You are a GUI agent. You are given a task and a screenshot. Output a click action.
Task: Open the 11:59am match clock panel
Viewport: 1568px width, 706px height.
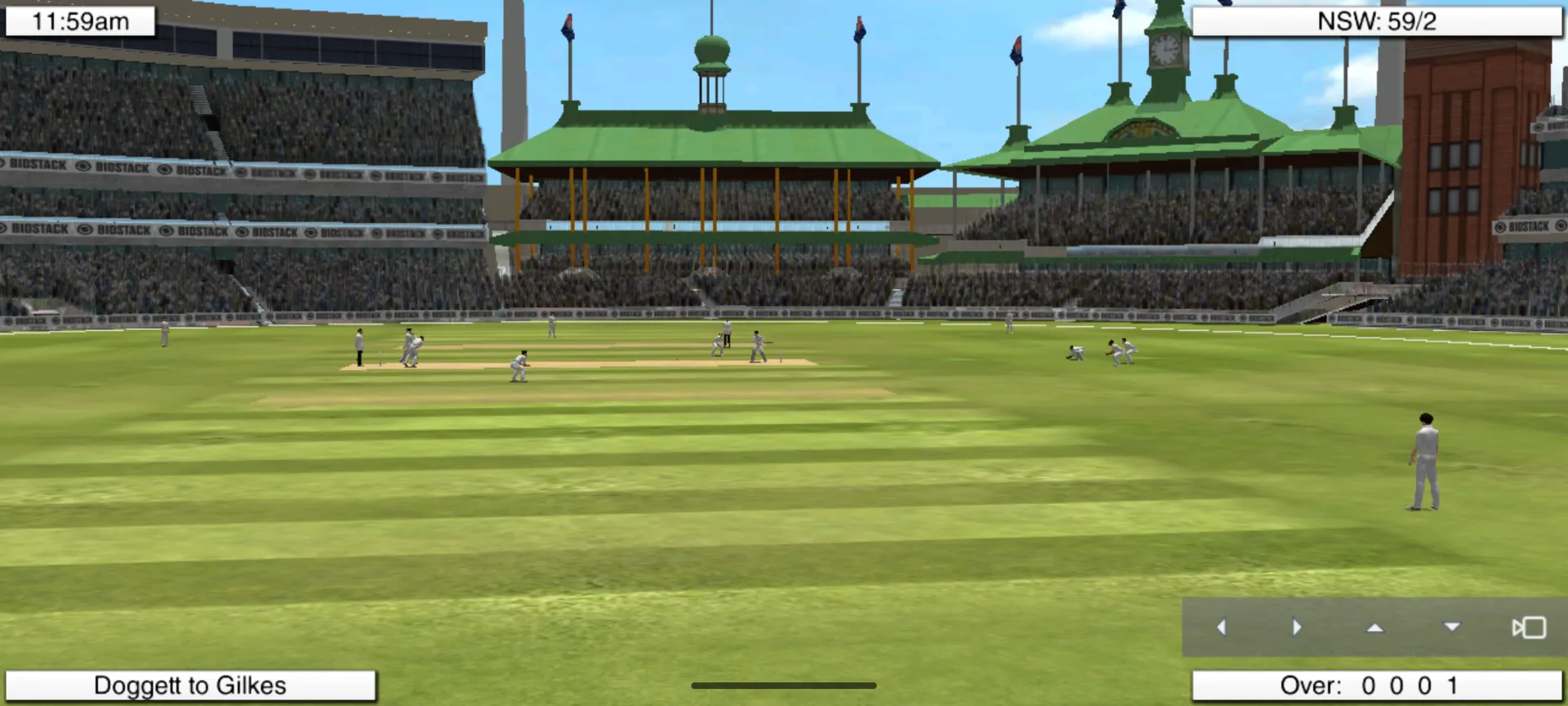[79, 21]
